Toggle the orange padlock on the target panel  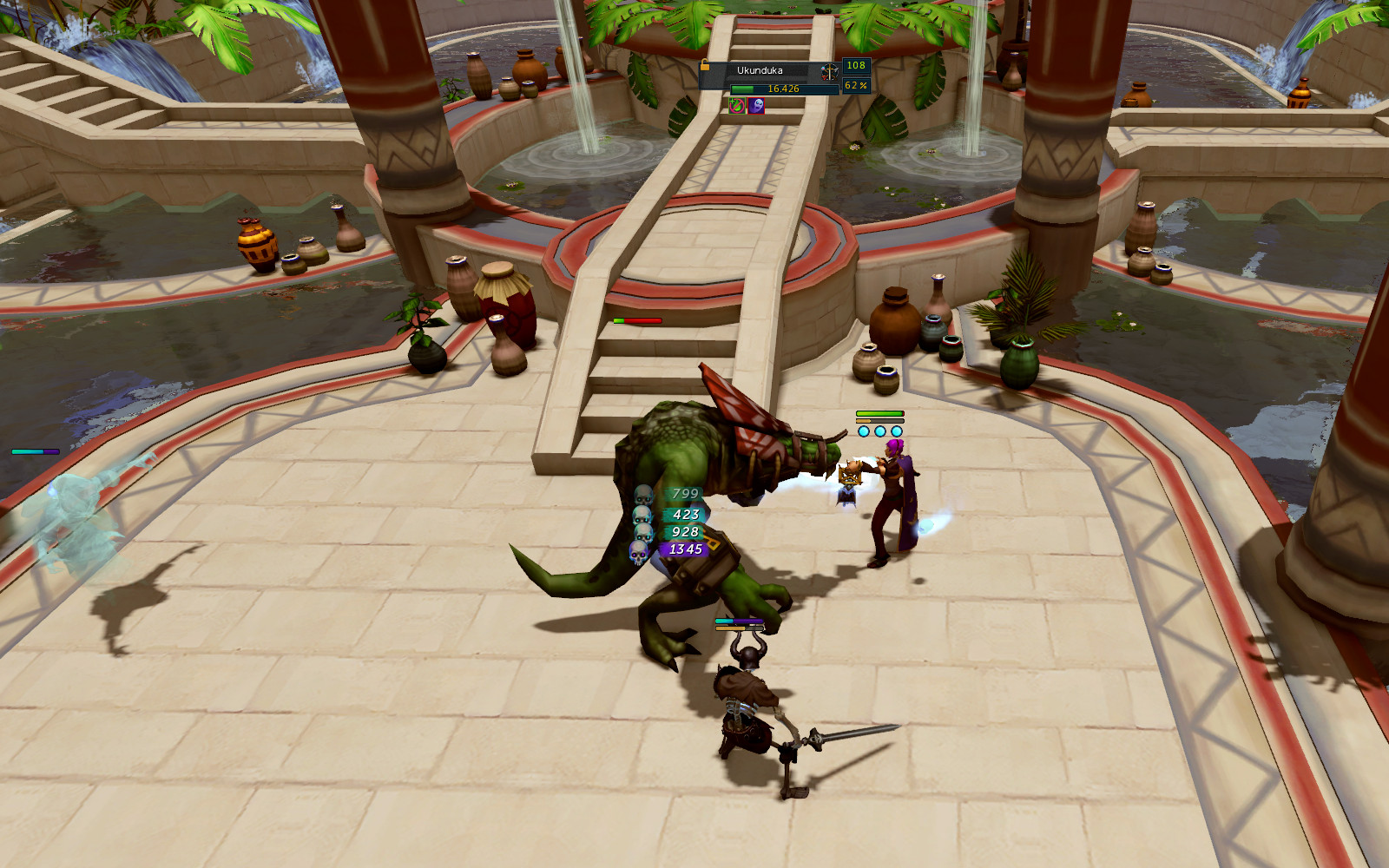pos(705,66)
